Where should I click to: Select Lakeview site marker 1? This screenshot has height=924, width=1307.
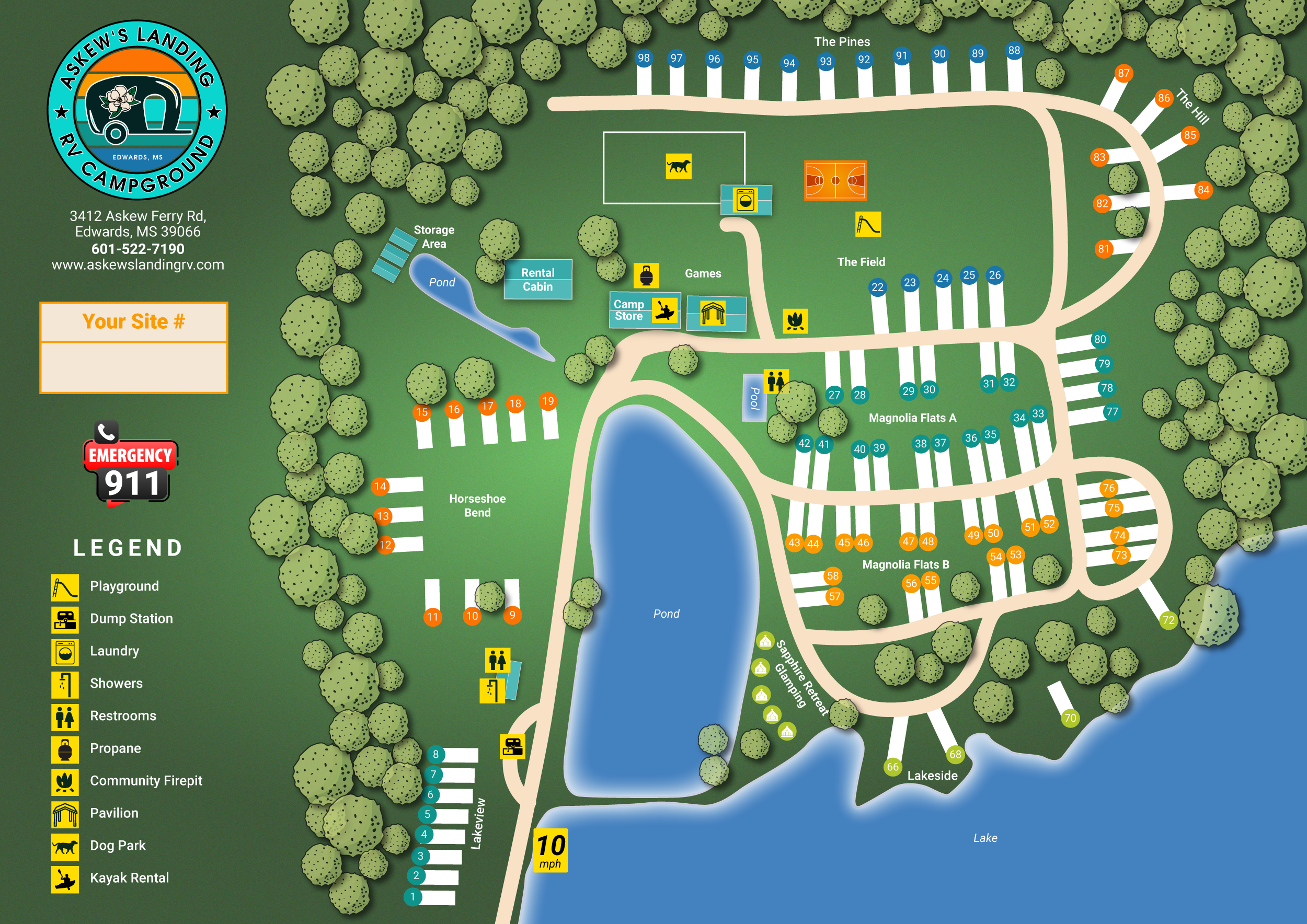click(412, 897)
